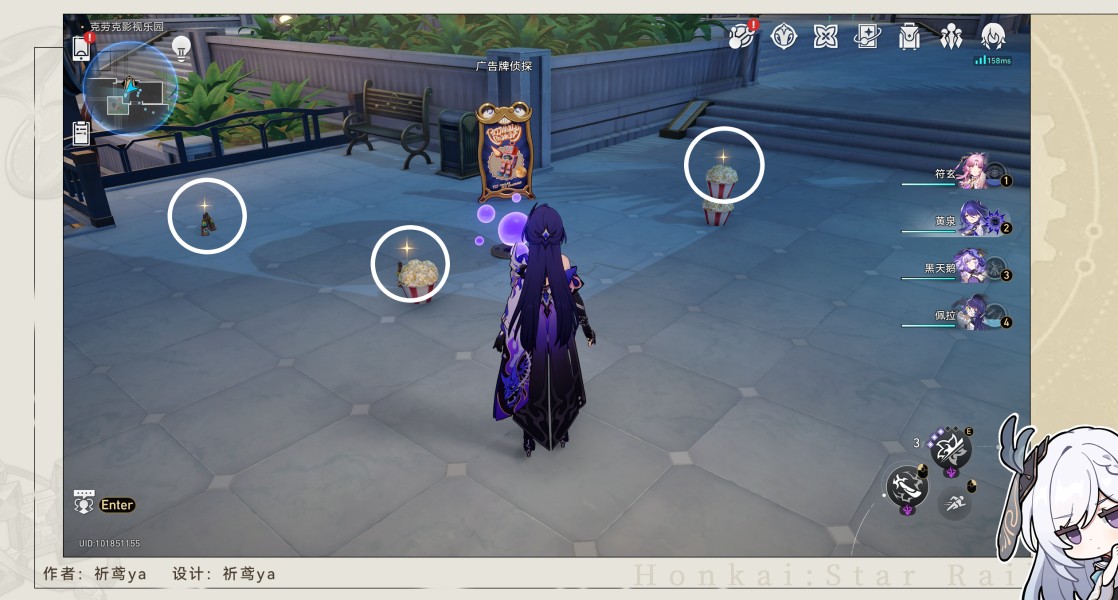Switch to party member 黄泉

point(972,221)
